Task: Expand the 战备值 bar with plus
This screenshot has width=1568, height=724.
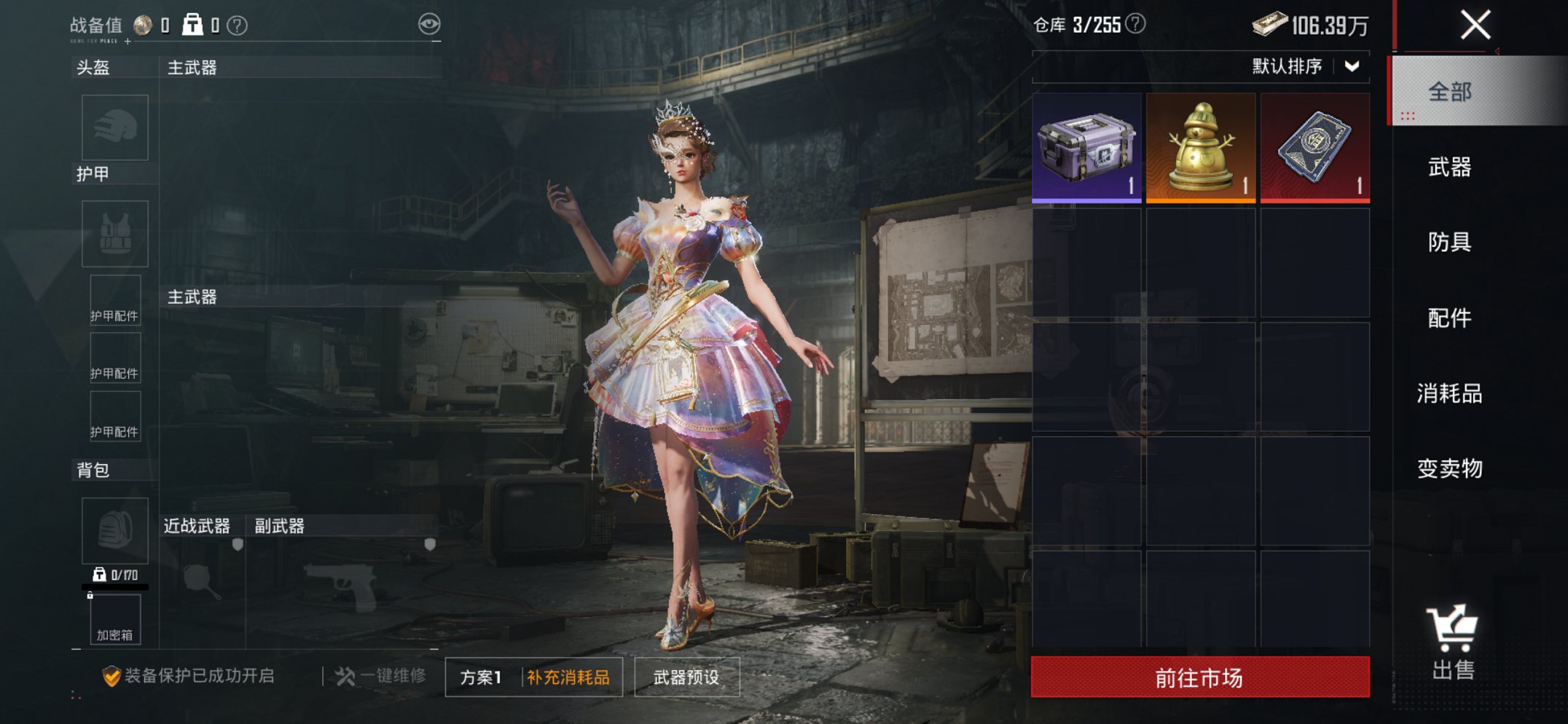Action: pyautogui.click(x=128, y=42)
